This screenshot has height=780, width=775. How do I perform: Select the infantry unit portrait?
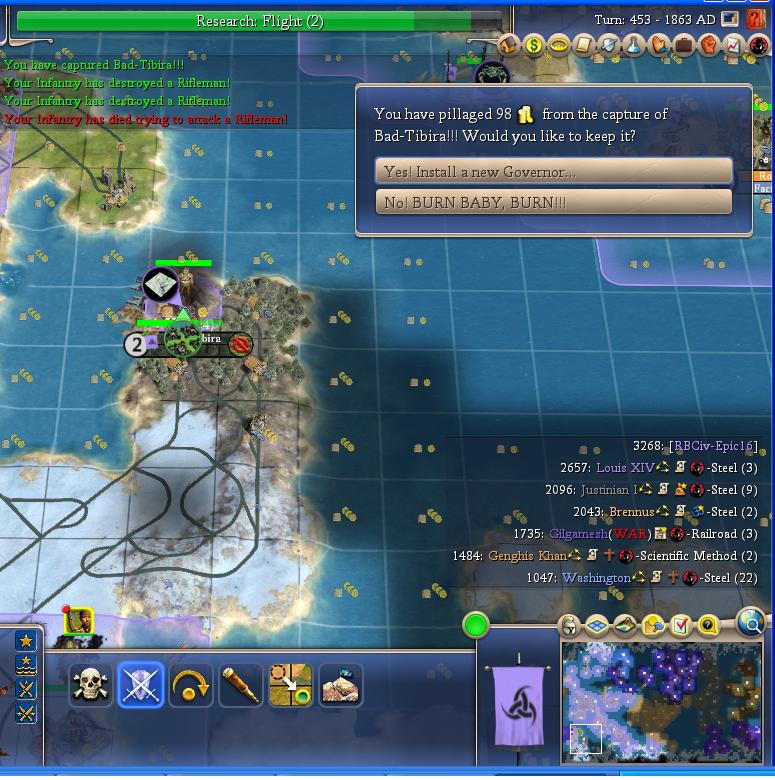(x=79, y=622)
